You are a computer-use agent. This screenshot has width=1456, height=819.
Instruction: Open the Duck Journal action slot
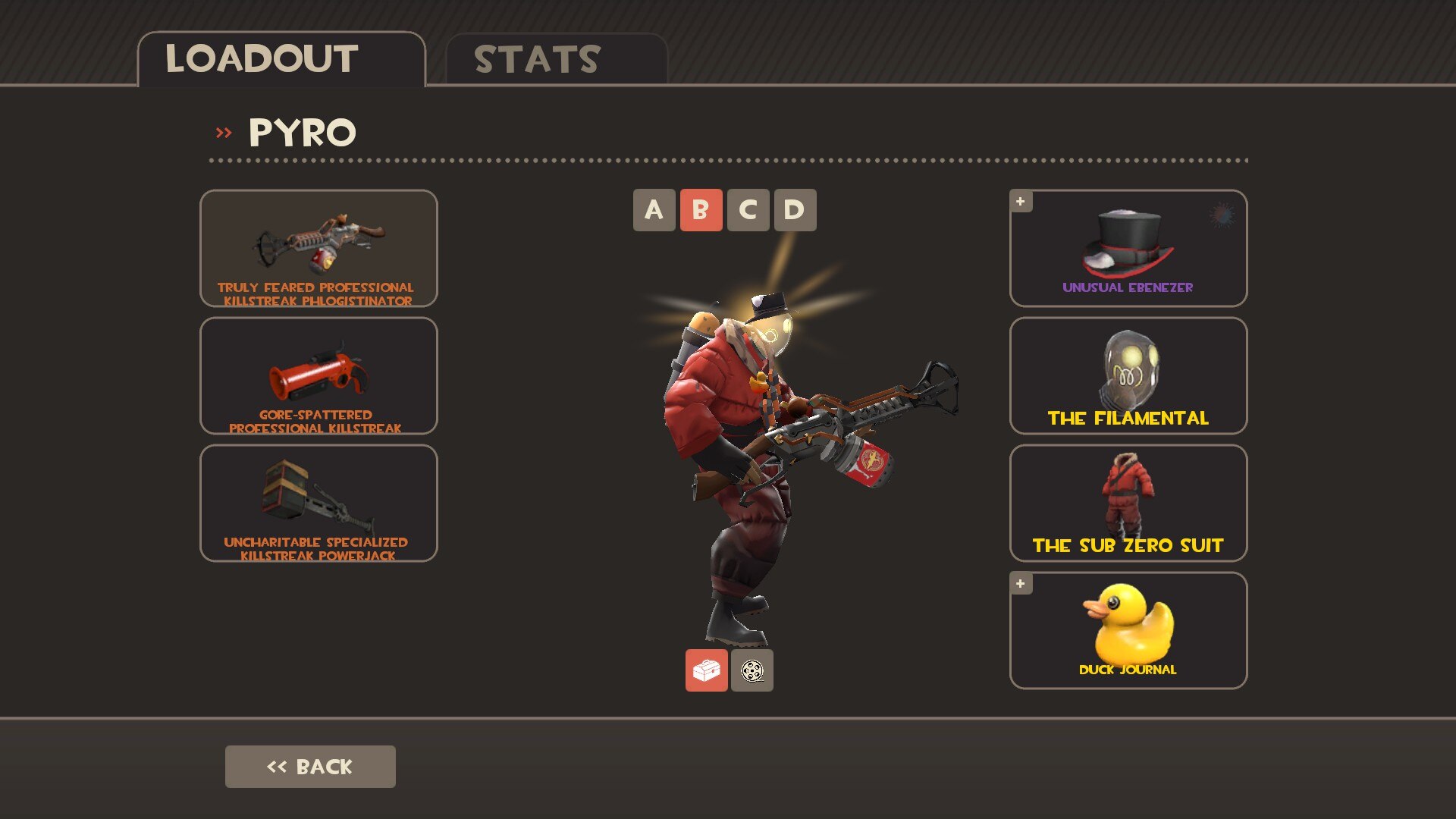1128,630
